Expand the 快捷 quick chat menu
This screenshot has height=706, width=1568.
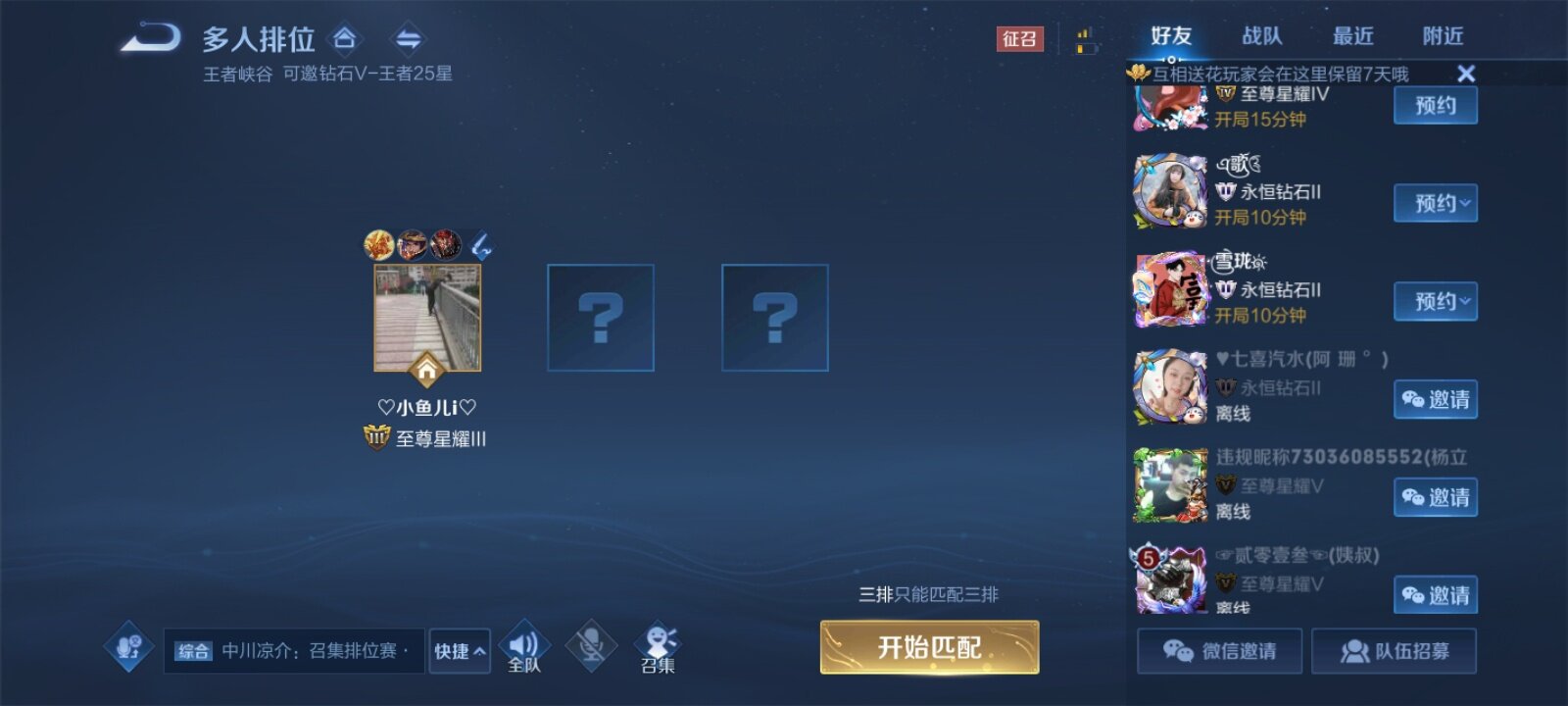460,651
